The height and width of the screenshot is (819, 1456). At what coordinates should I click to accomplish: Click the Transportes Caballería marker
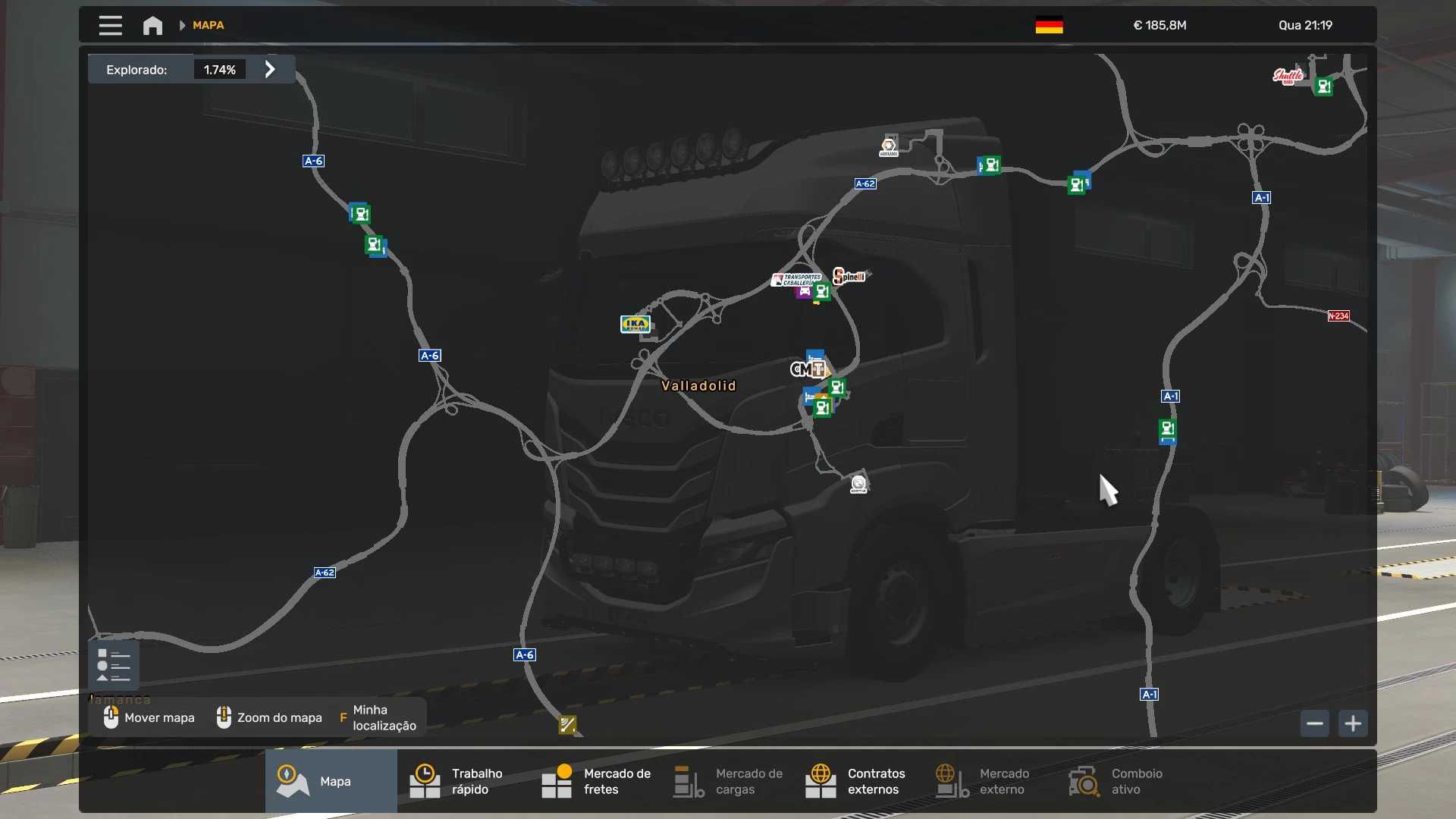797,279
